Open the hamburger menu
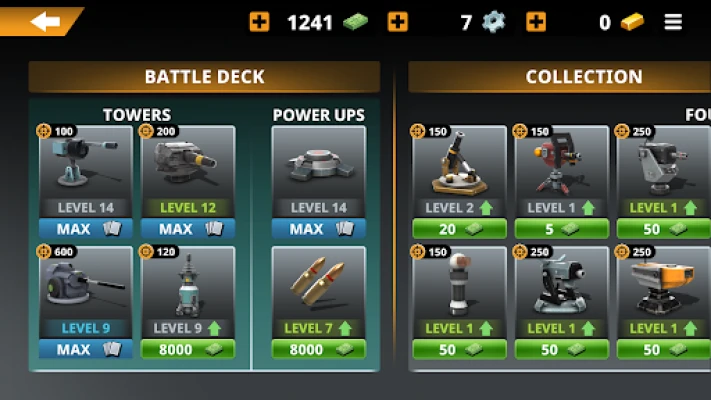Viewport: 711px width, 400px height. (x=673, y=22)
